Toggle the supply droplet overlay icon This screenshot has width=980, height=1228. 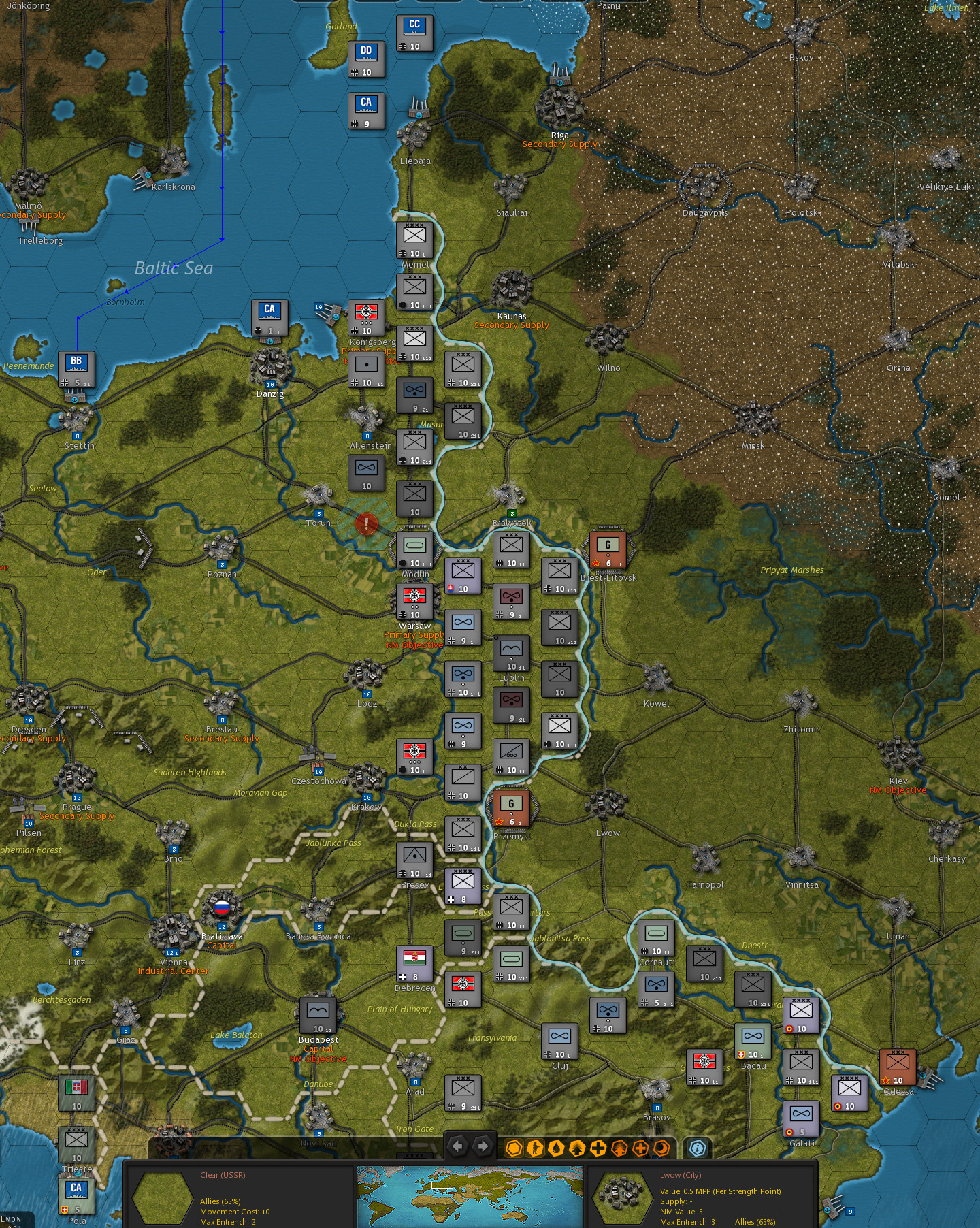pyautogui.click(x=556, y=1148)
